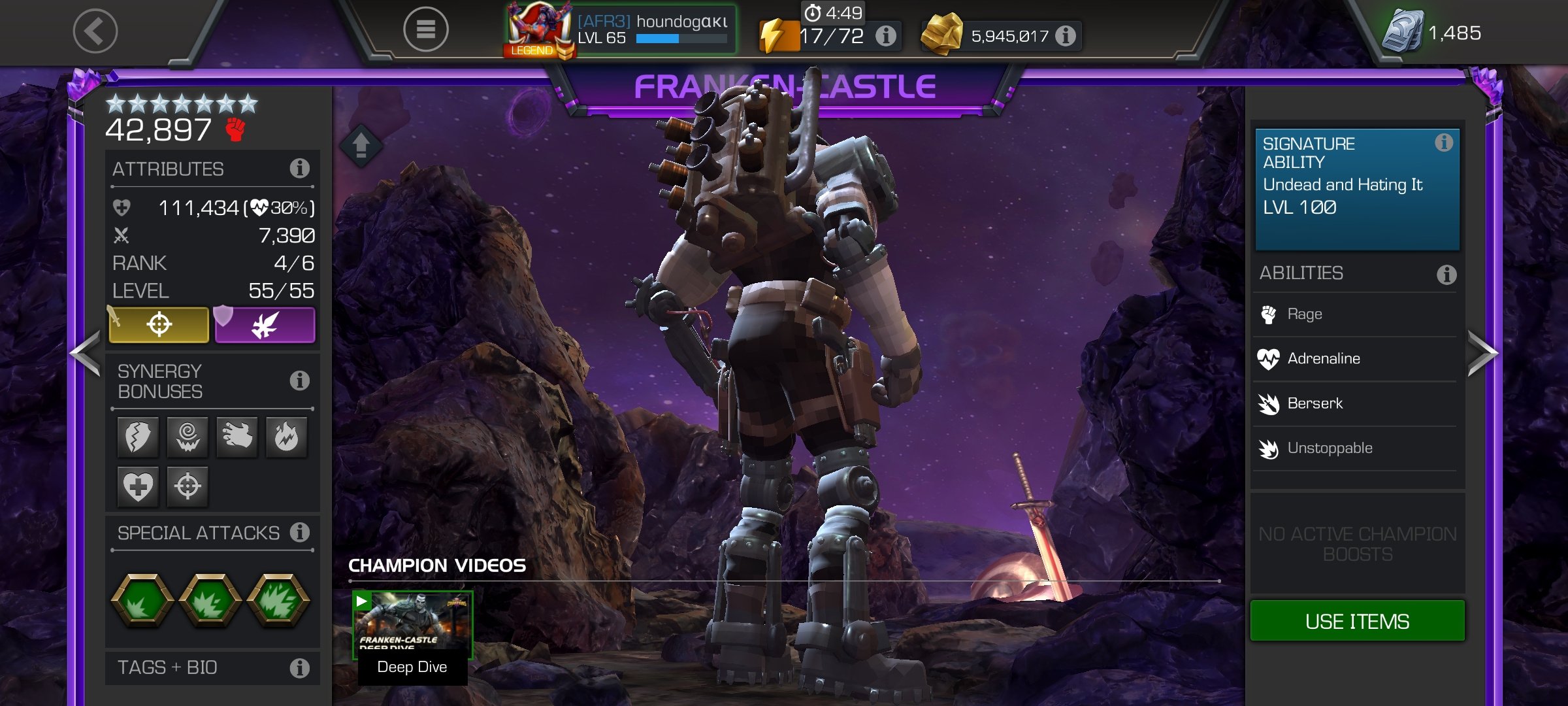1568x706 pixels.
Task: Show energy info next to 17/72
Action: 885,36
